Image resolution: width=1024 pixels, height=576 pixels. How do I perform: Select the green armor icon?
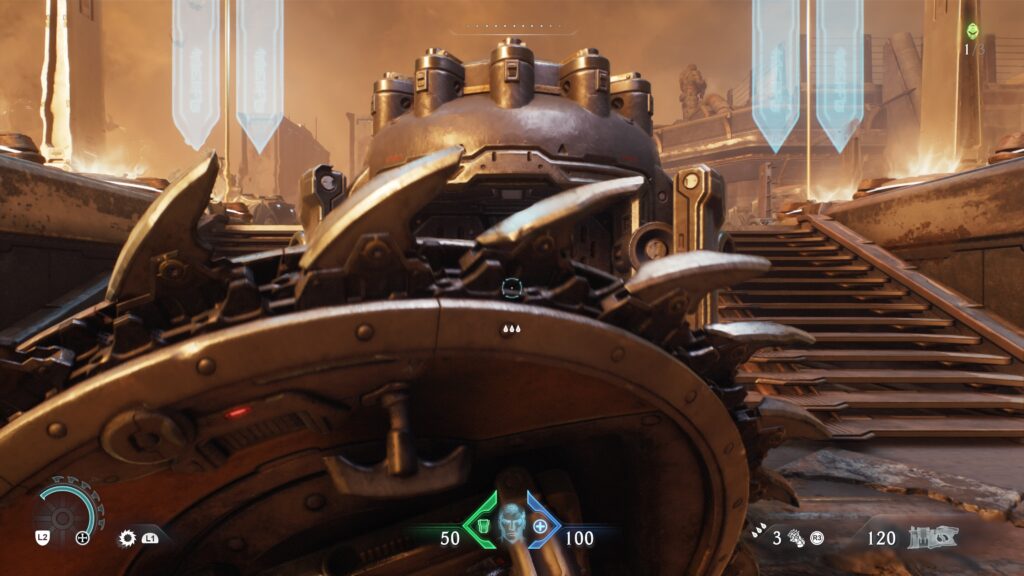[x=481, y=525]
